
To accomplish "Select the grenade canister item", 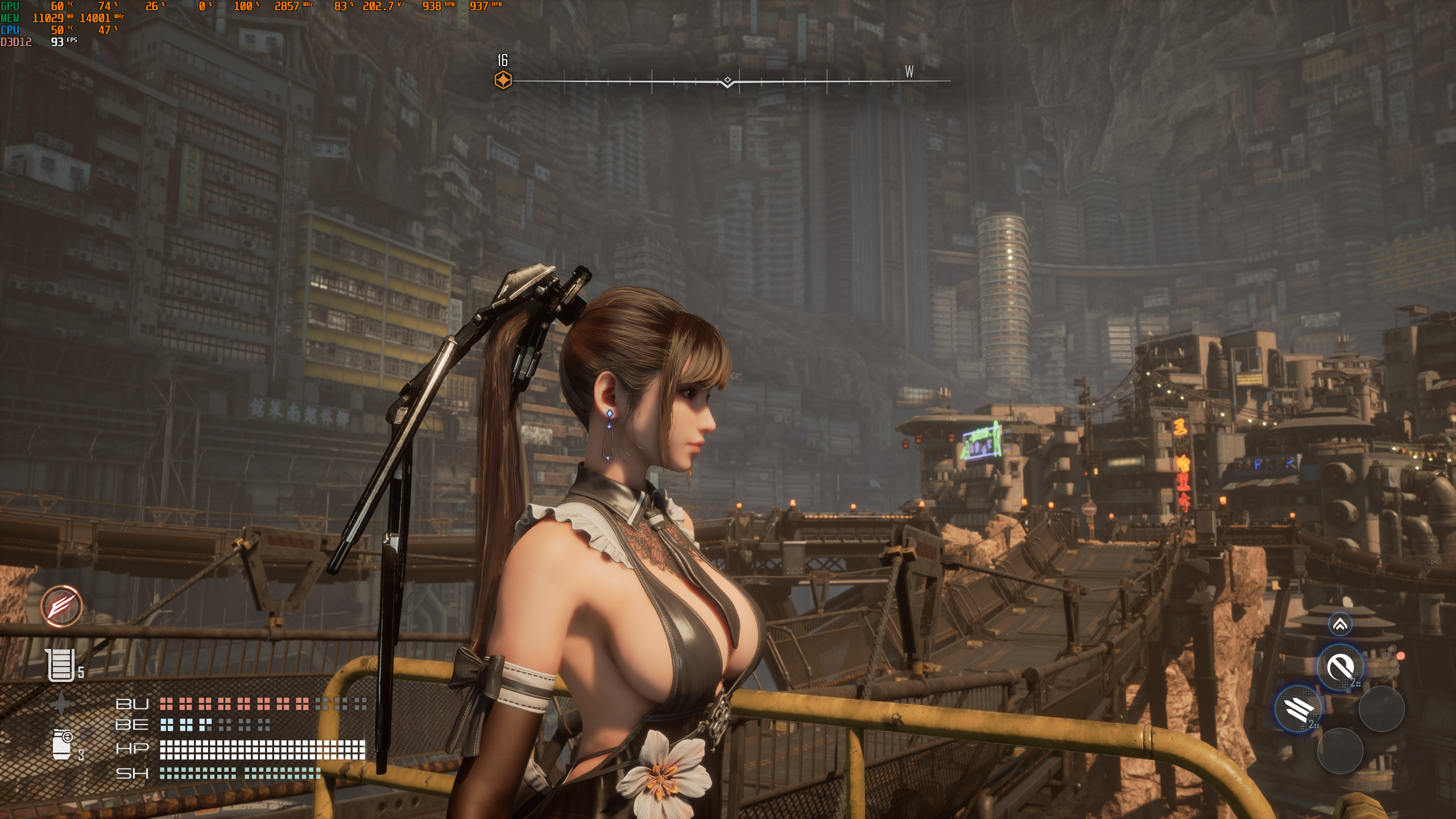I will [62, 744].
